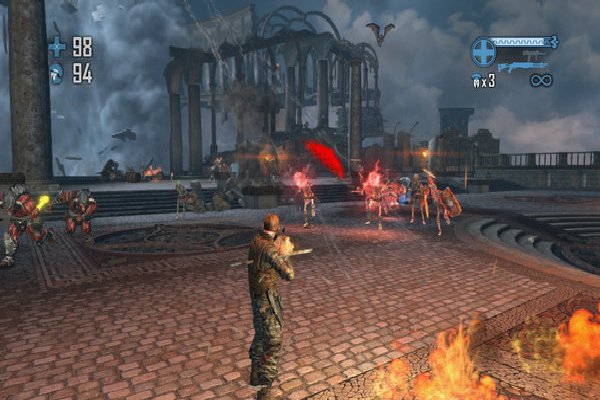This screenshot has width=600, height=400.
Task: Select the circular cross emblem by the weapons
Action: tap(483, 51)
